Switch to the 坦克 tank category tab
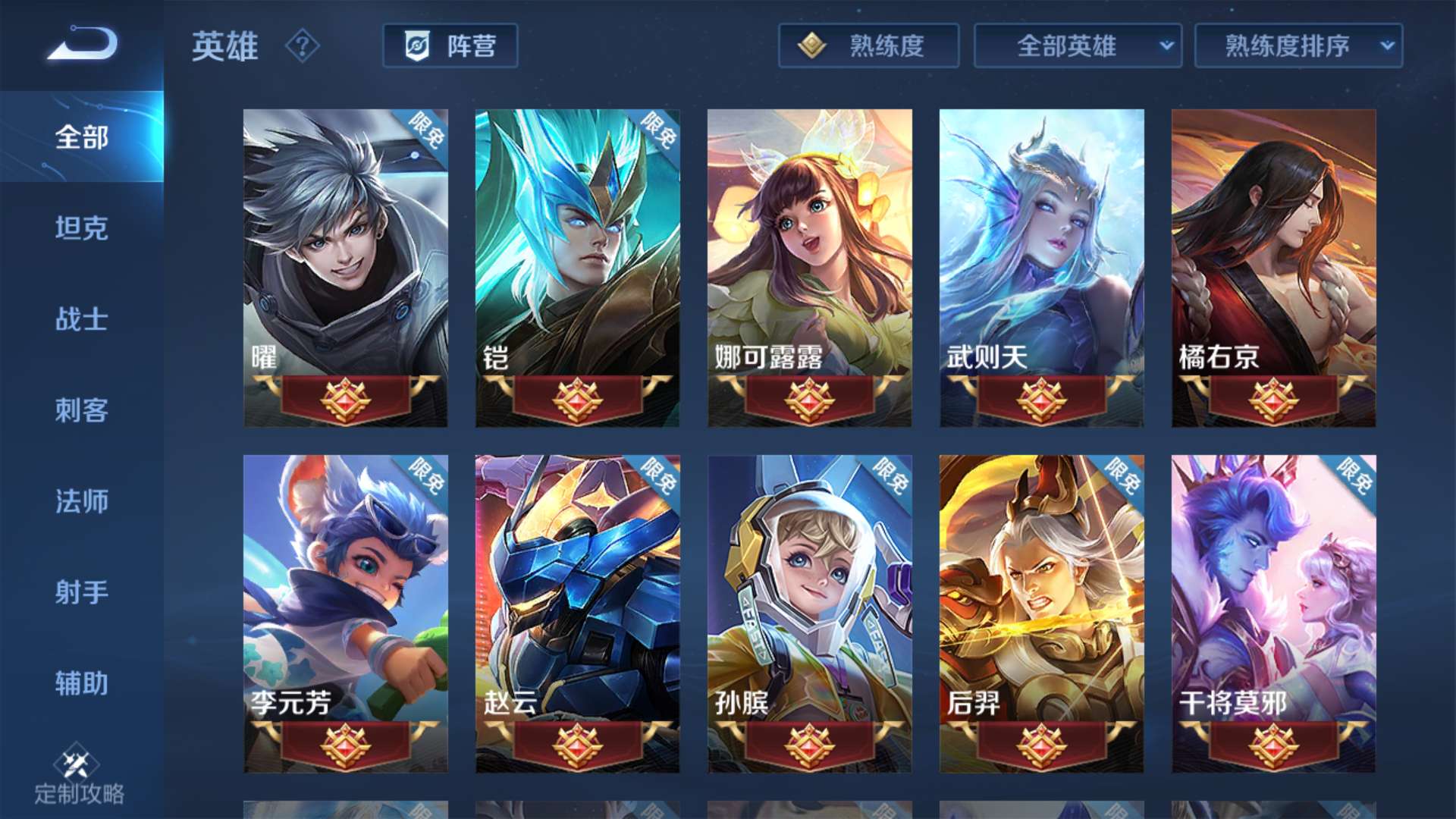This screenshot has height=819, width=1456. [x=81, y=229]
